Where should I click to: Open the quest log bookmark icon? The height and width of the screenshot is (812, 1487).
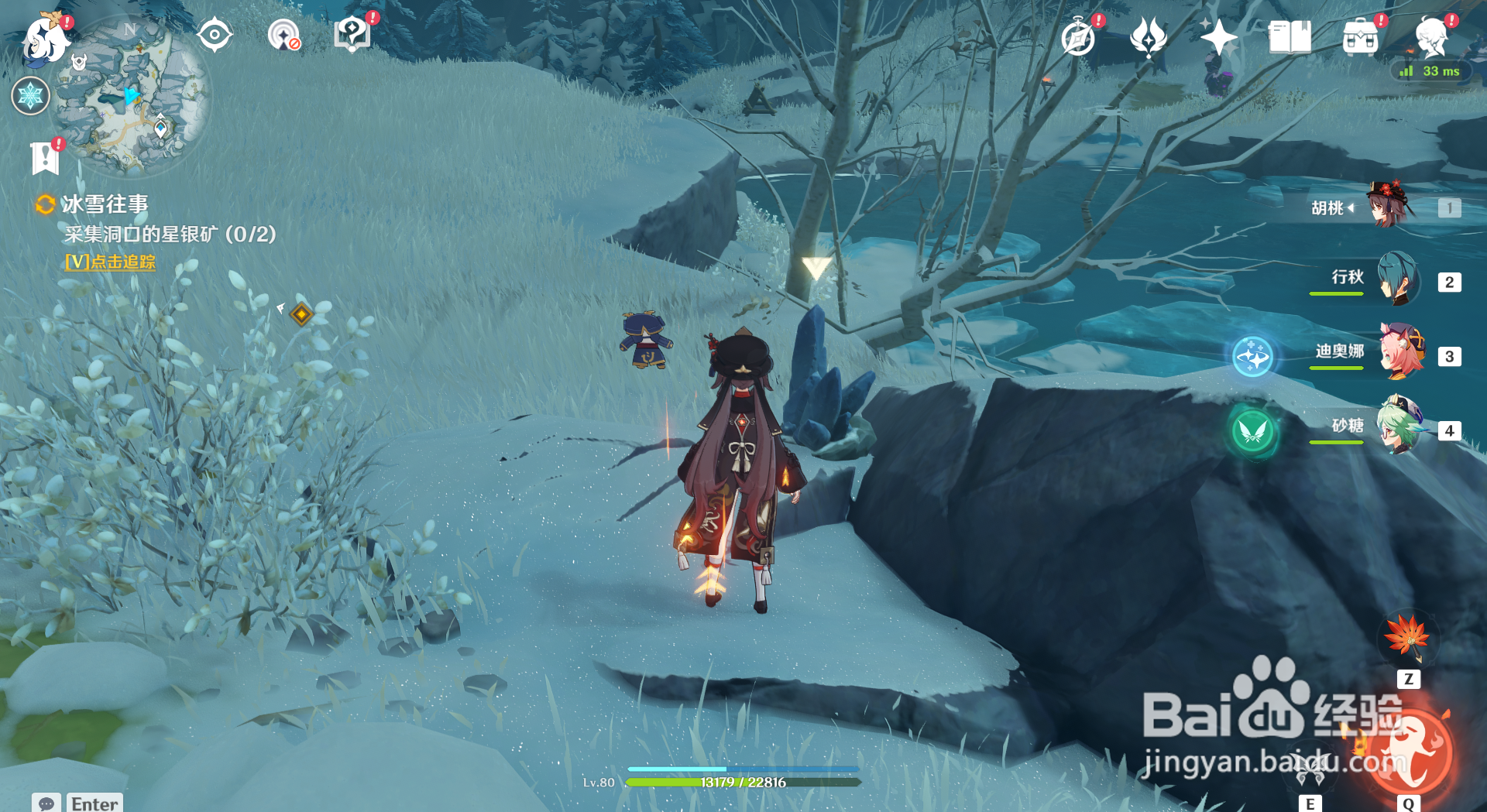pyautogui.click(x=45, y=158)
